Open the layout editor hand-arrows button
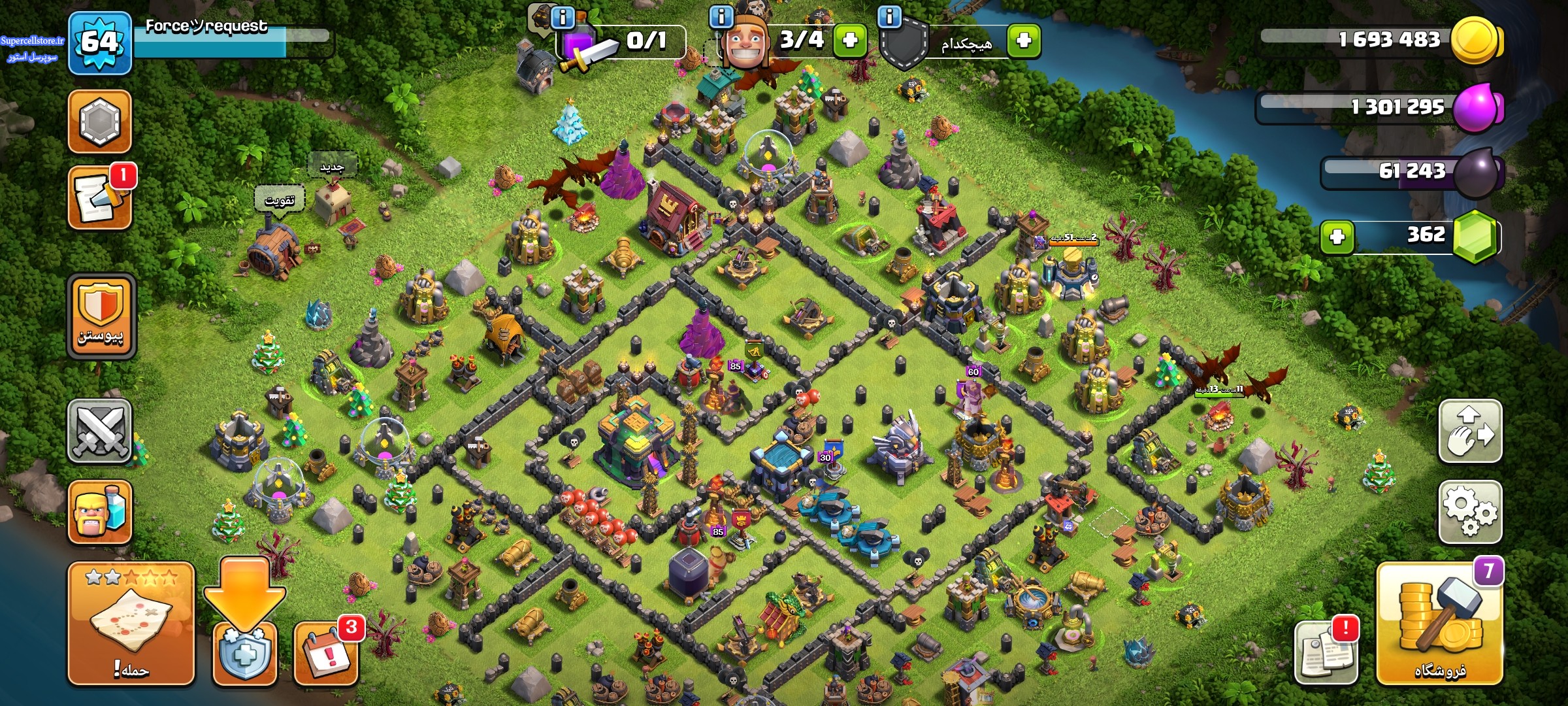Image resolution: width=1568 pixels, height=706 pixels. tap(1470, 431)
